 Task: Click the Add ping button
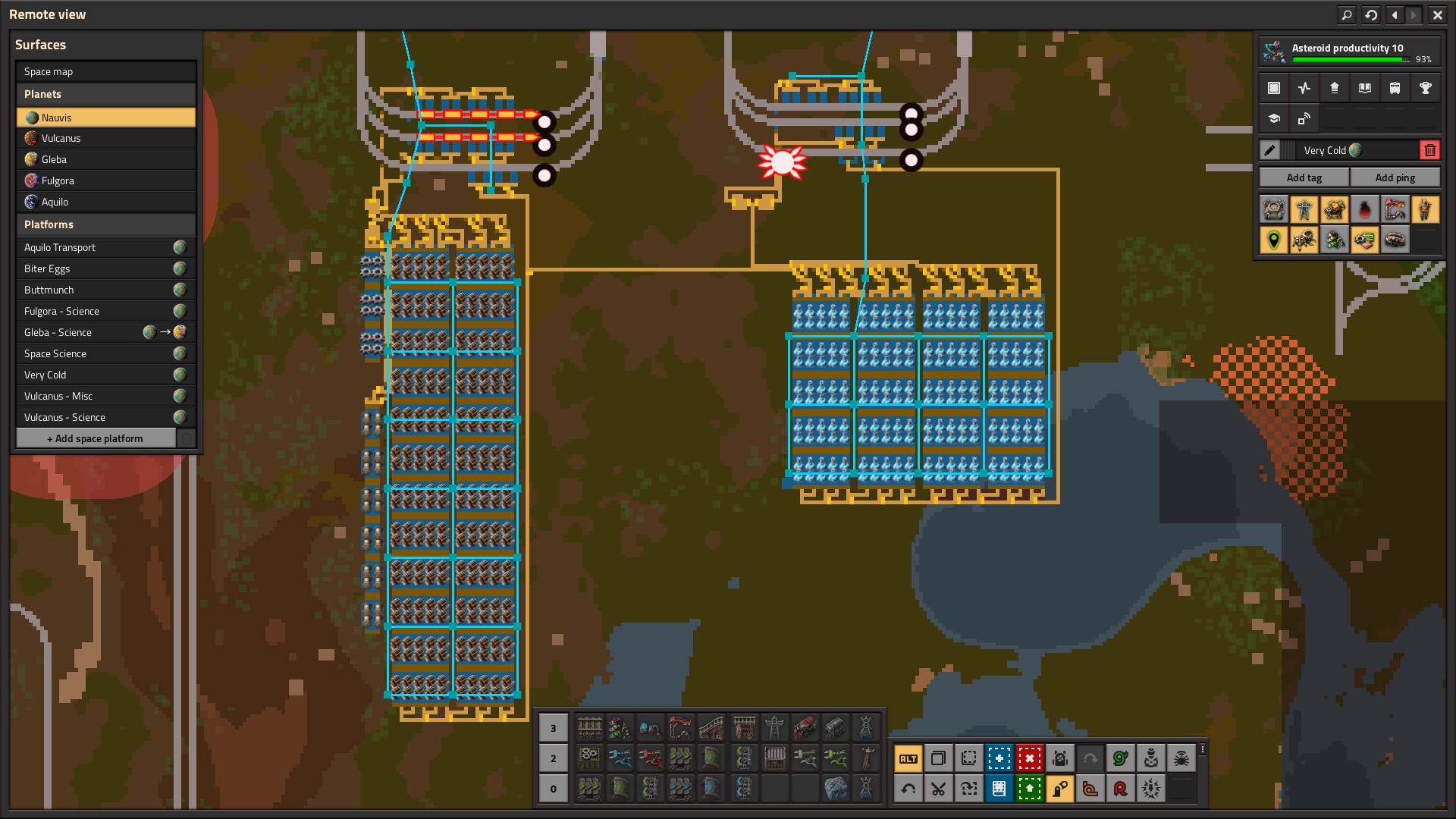click(1395, 177)
